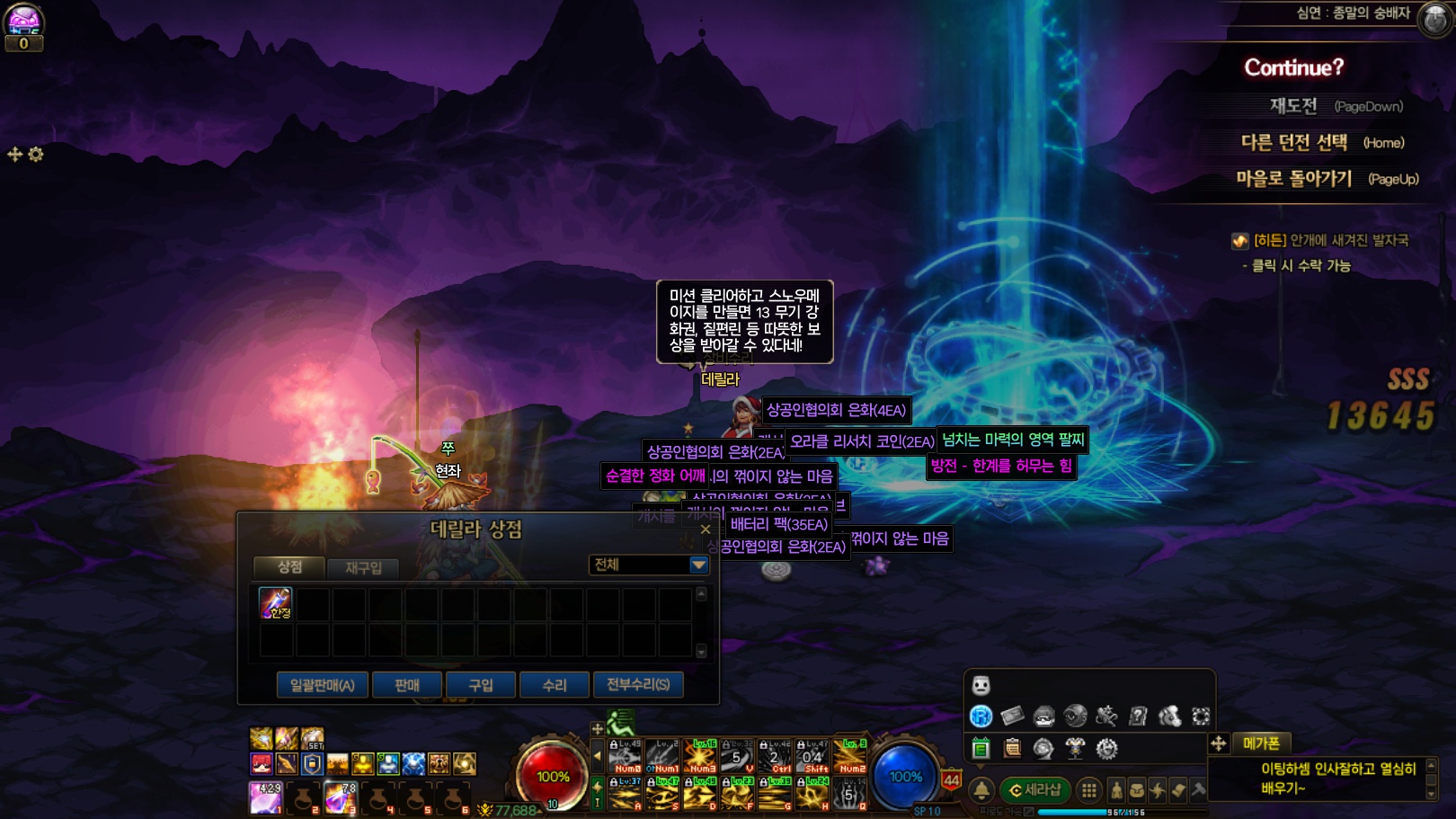Image resolution: width=1456 pixels, height=819 pixels.
Task: Switch to the 재구입 tab
Action: 363,567
